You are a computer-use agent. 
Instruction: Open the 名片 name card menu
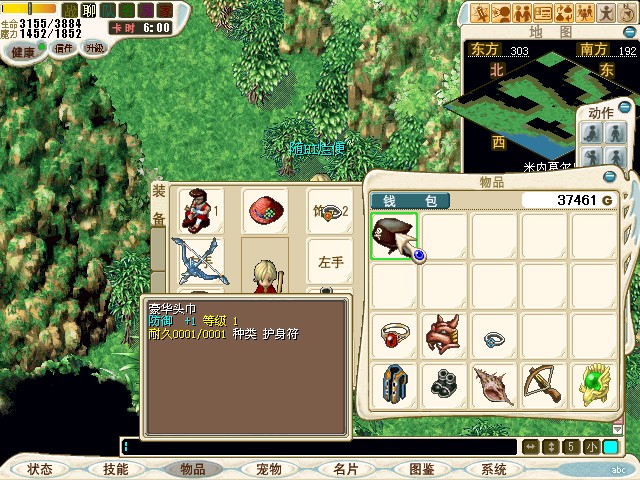point(345,468)
